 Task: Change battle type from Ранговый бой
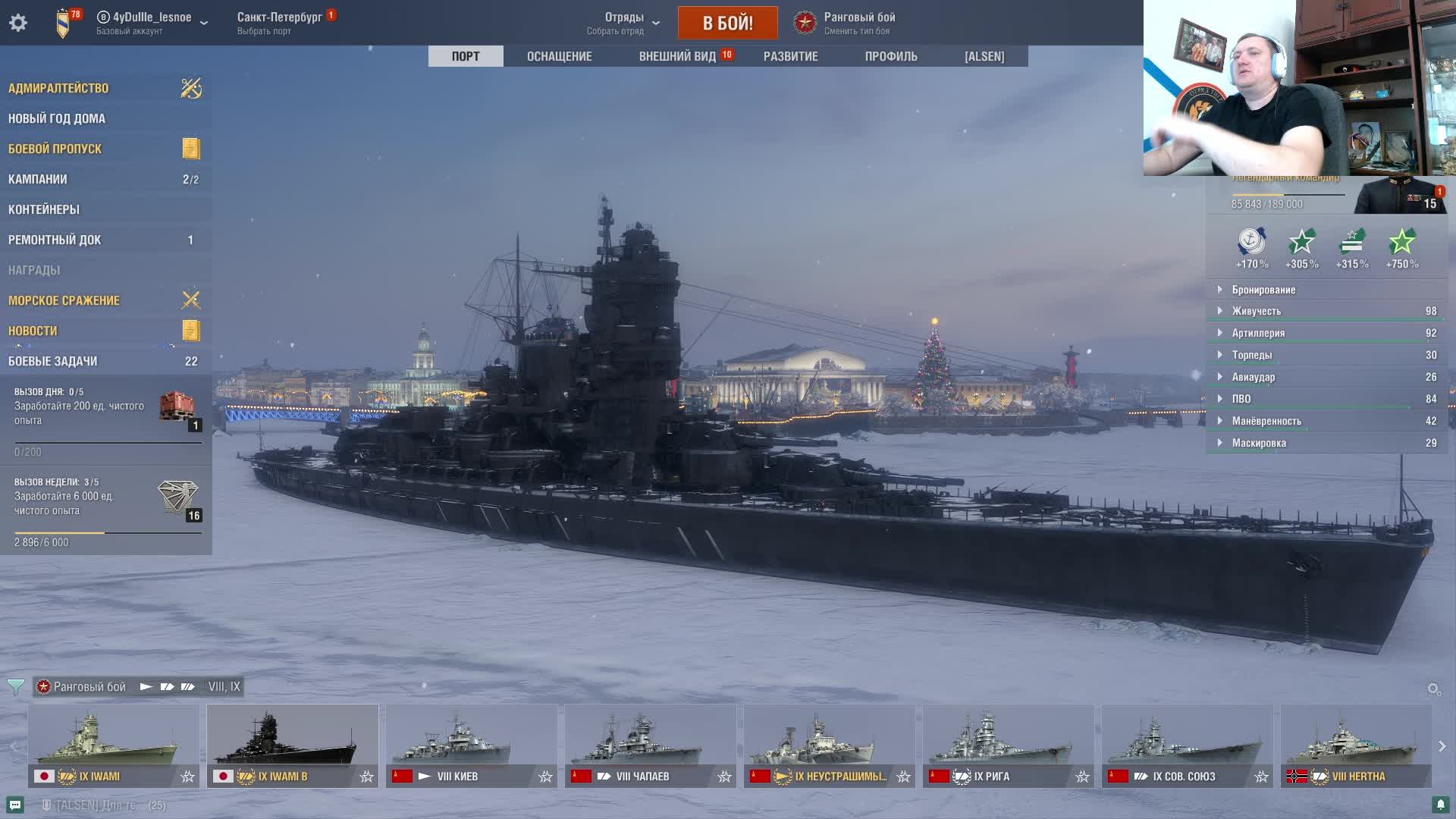[846, 23]
